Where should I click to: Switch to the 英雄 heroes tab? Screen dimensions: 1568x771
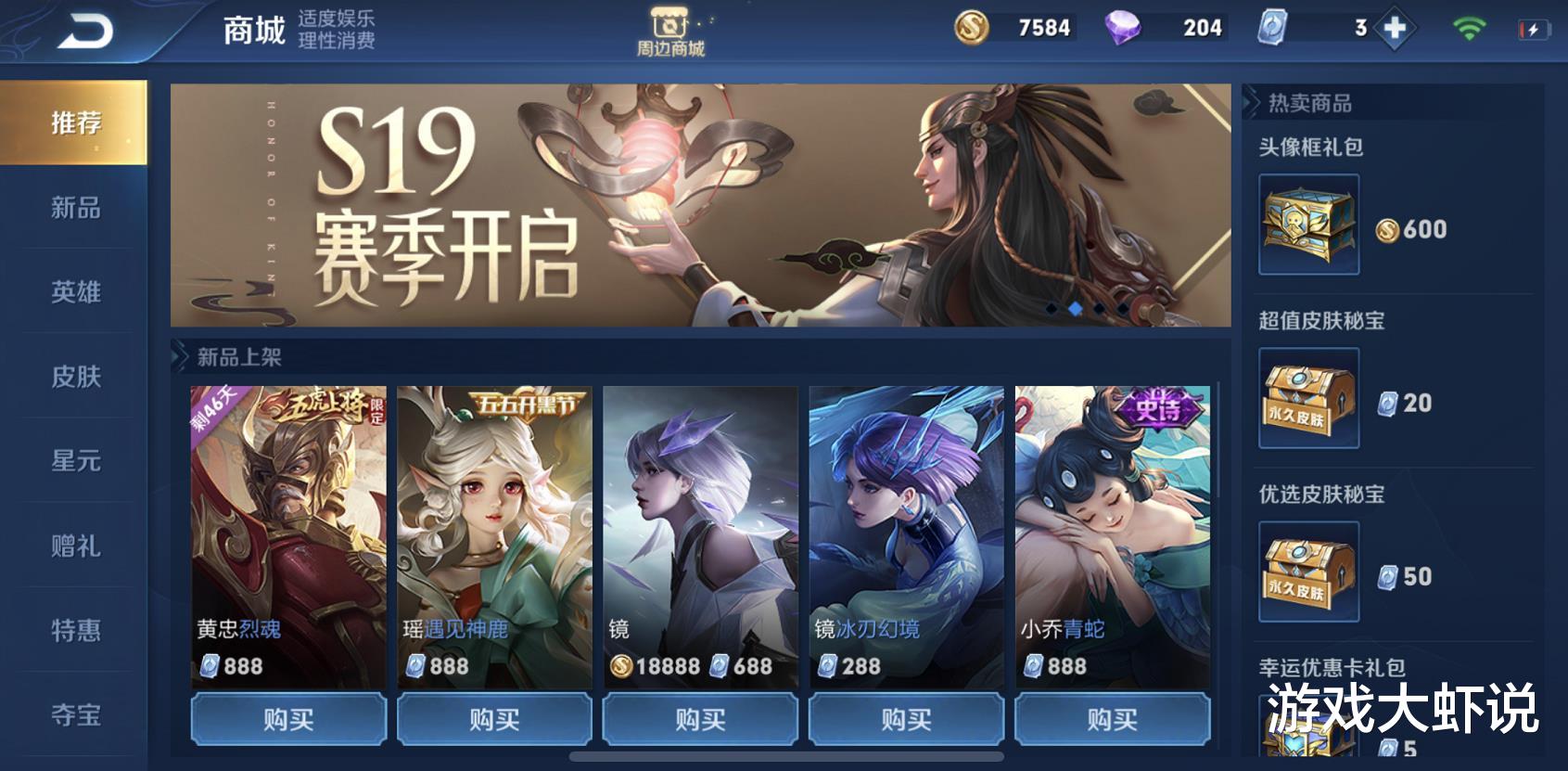pos(75,293)
